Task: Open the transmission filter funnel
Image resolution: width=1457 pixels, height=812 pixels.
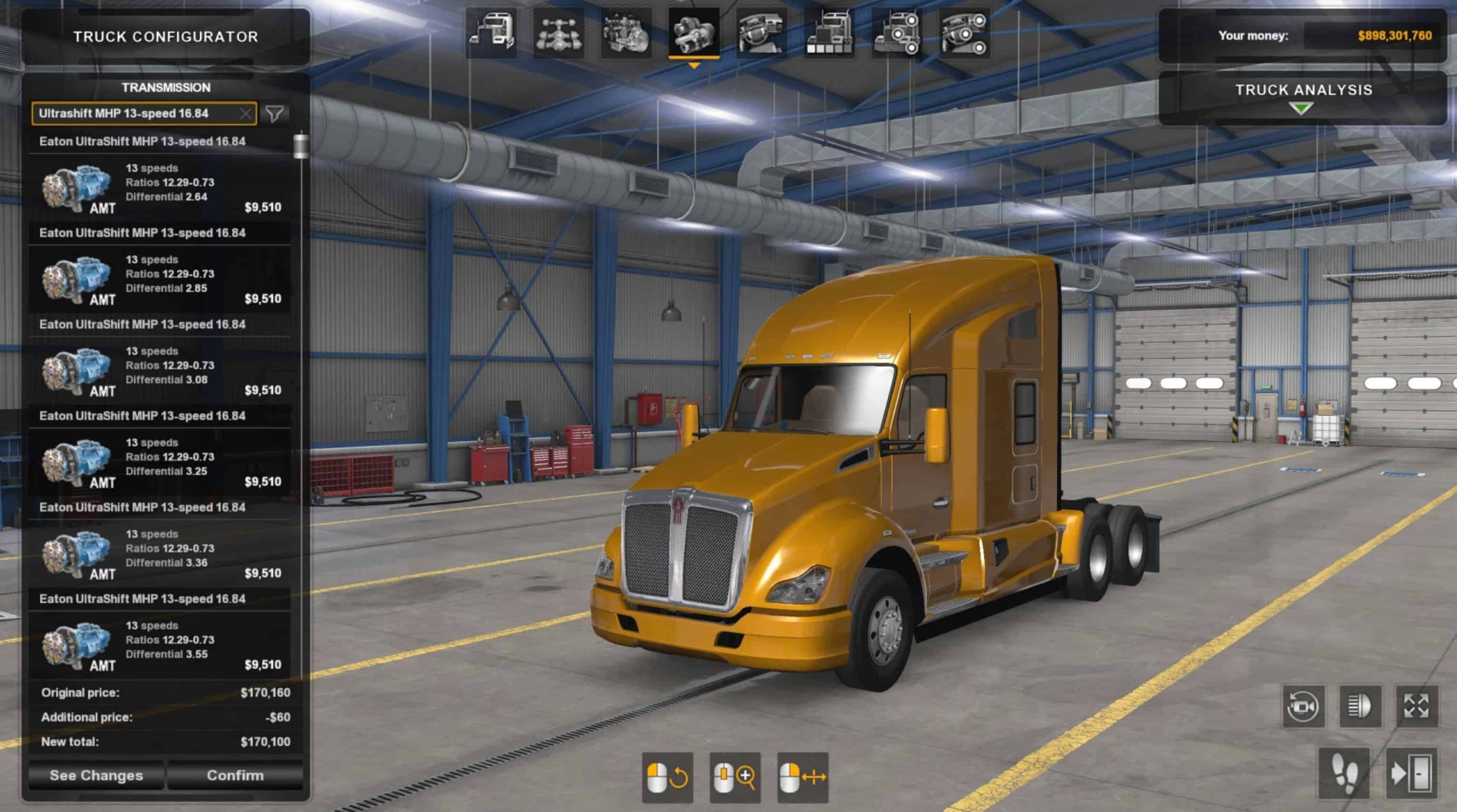Action: (275, 114)
